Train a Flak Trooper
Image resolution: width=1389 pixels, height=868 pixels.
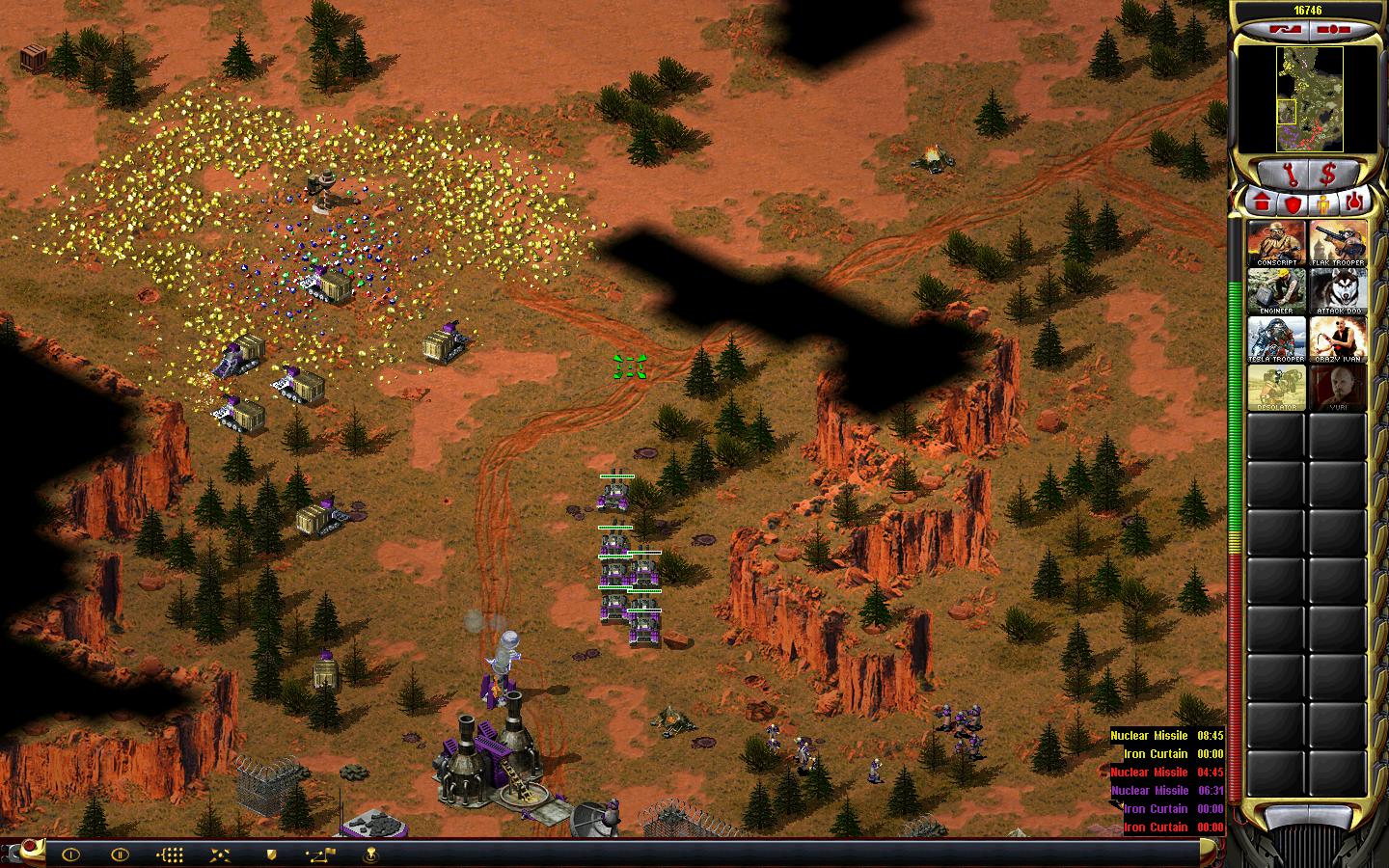[x=1338, y=243]
